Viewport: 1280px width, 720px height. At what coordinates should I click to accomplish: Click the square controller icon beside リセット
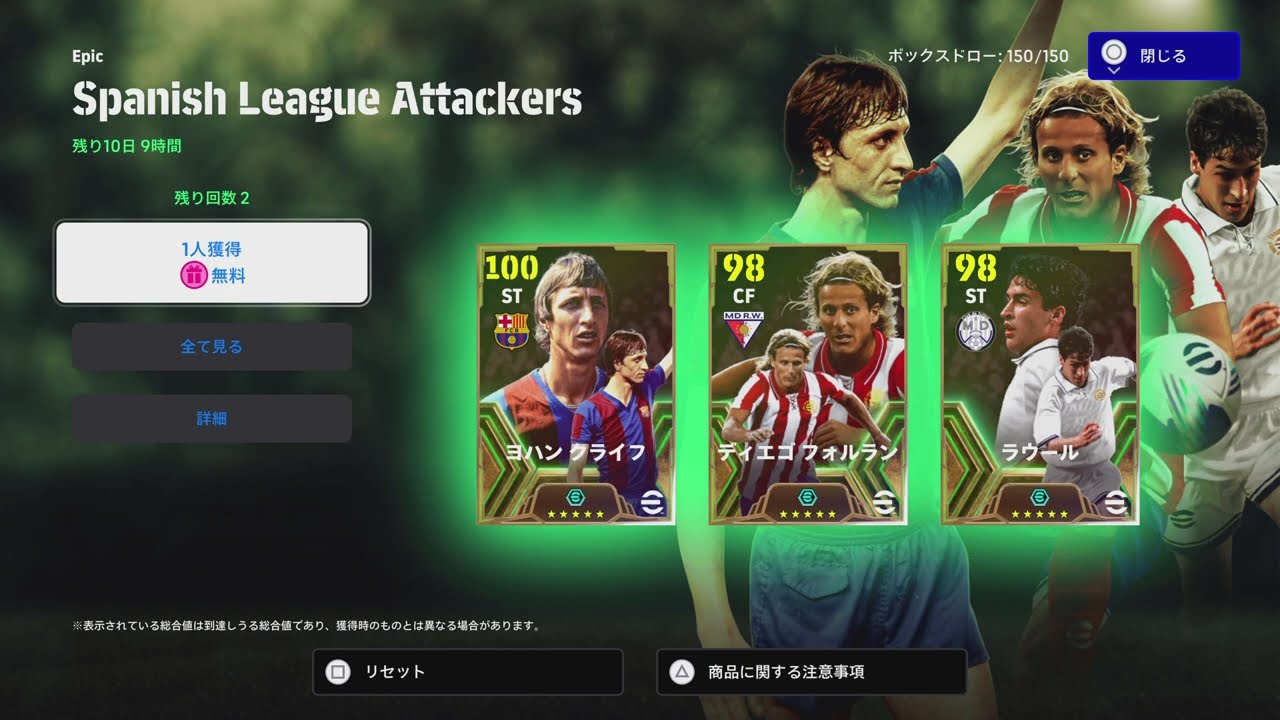pyautogui.click(x=335, y=672)
